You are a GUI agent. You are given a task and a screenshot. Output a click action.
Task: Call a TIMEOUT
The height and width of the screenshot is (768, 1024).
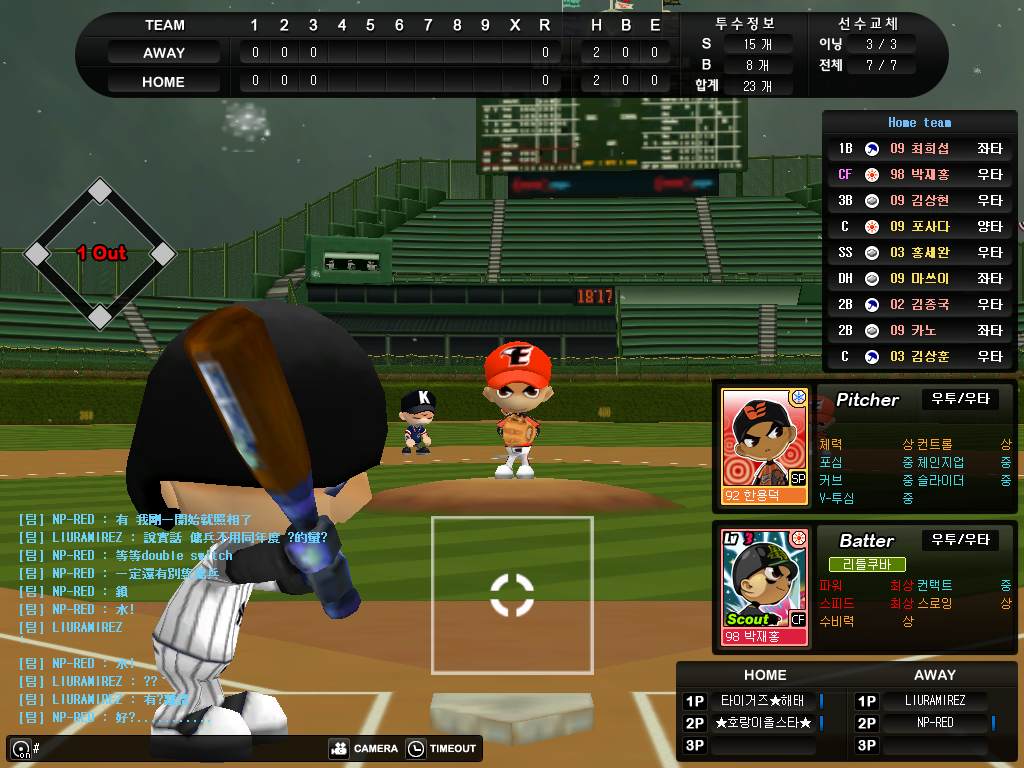441,748
